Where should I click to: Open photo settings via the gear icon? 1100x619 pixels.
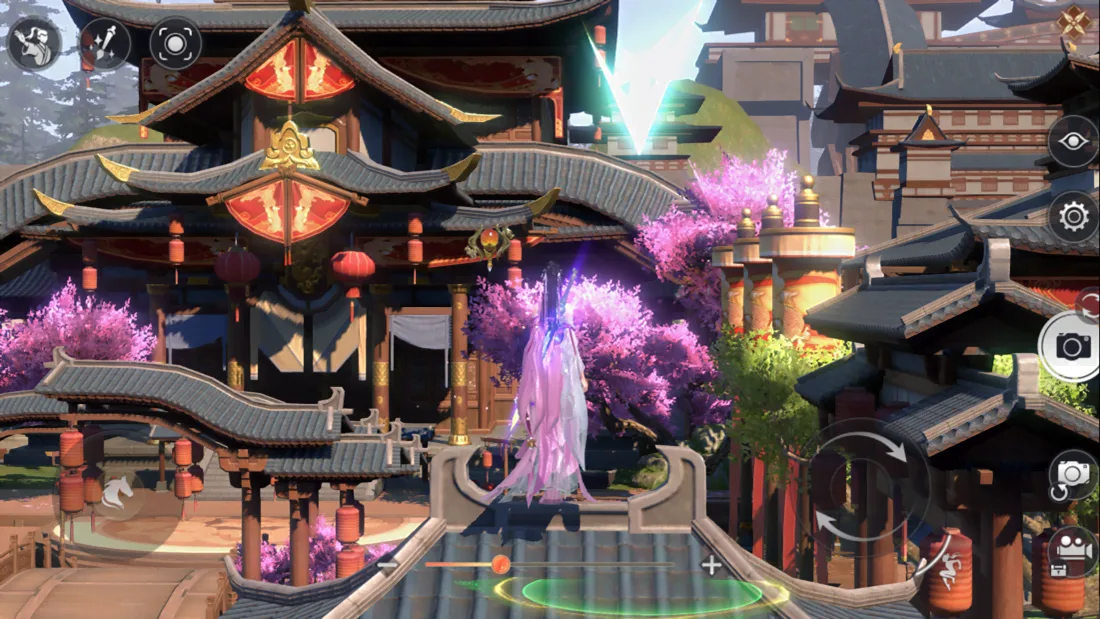(x=1073, y=216)
